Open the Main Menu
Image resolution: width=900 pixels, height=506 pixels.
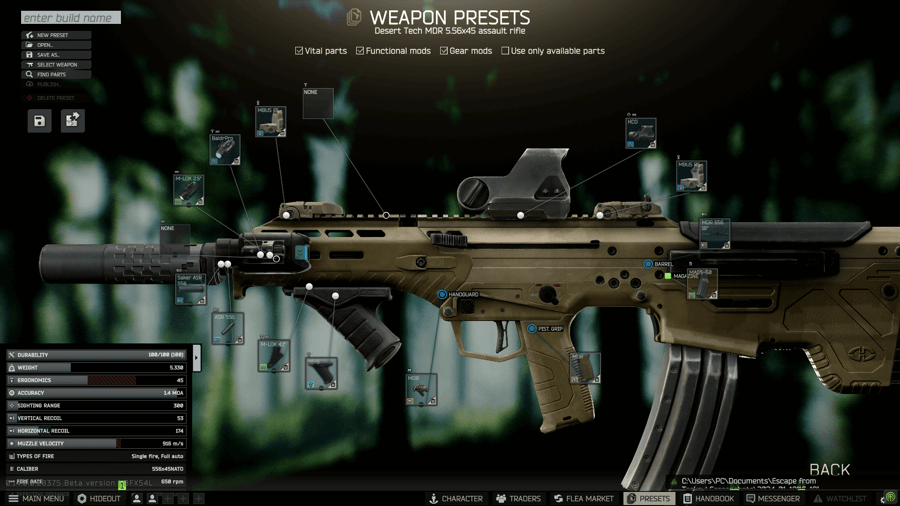click(x=36, y=498)
